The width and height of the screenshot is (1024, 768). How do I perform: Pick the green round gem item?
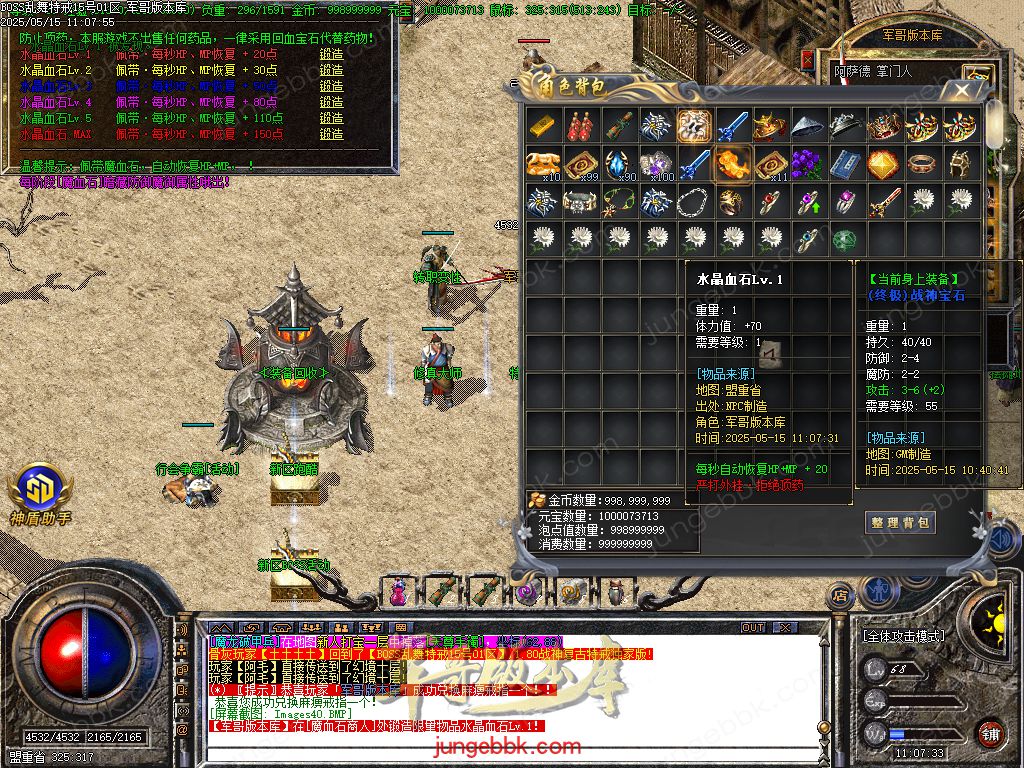click(x=847, y=240)
